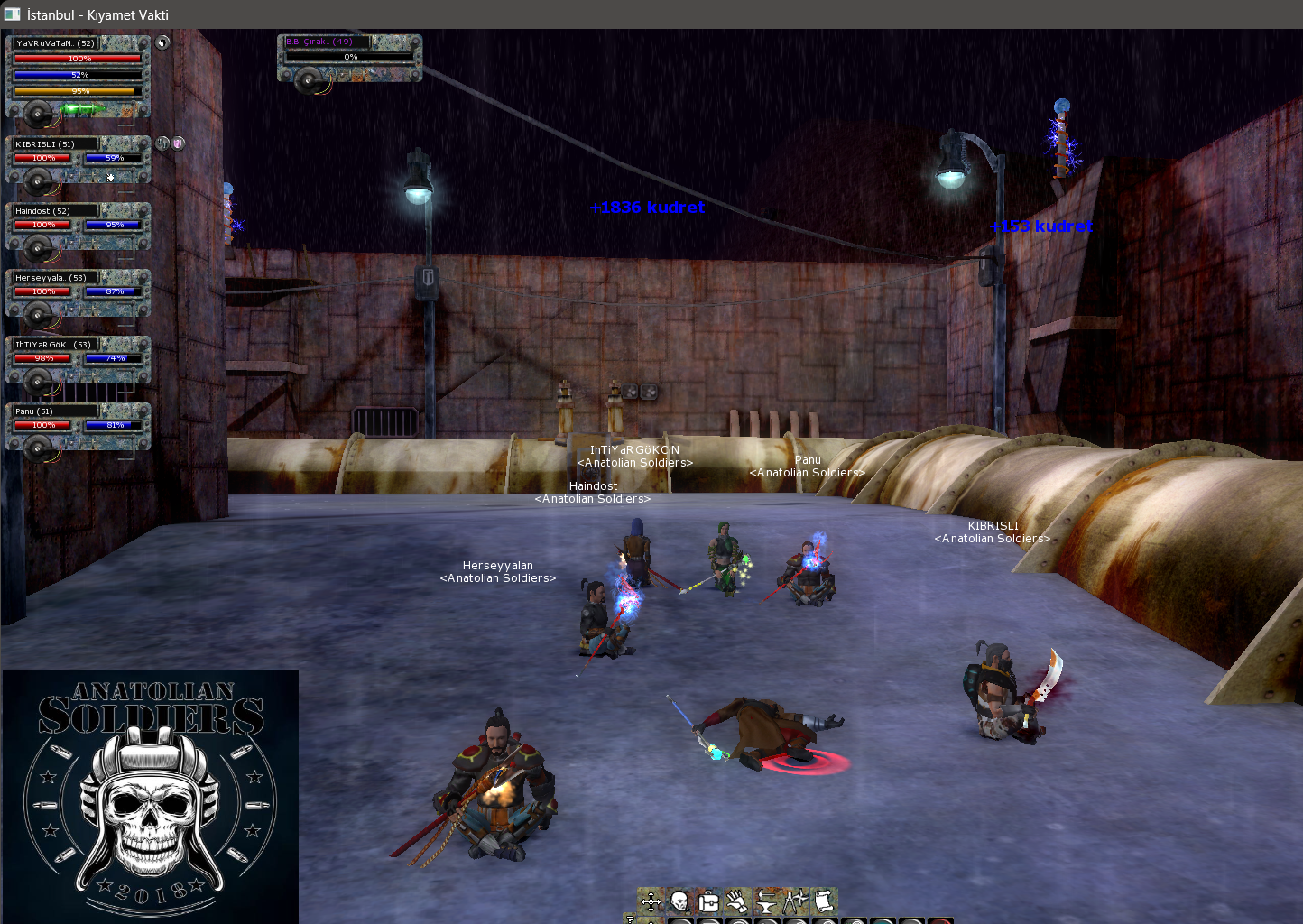1303x924 pixels.
Task: Click the yin-yang buff icon beside YaVRuVaTaN
Action: (162, 42)
